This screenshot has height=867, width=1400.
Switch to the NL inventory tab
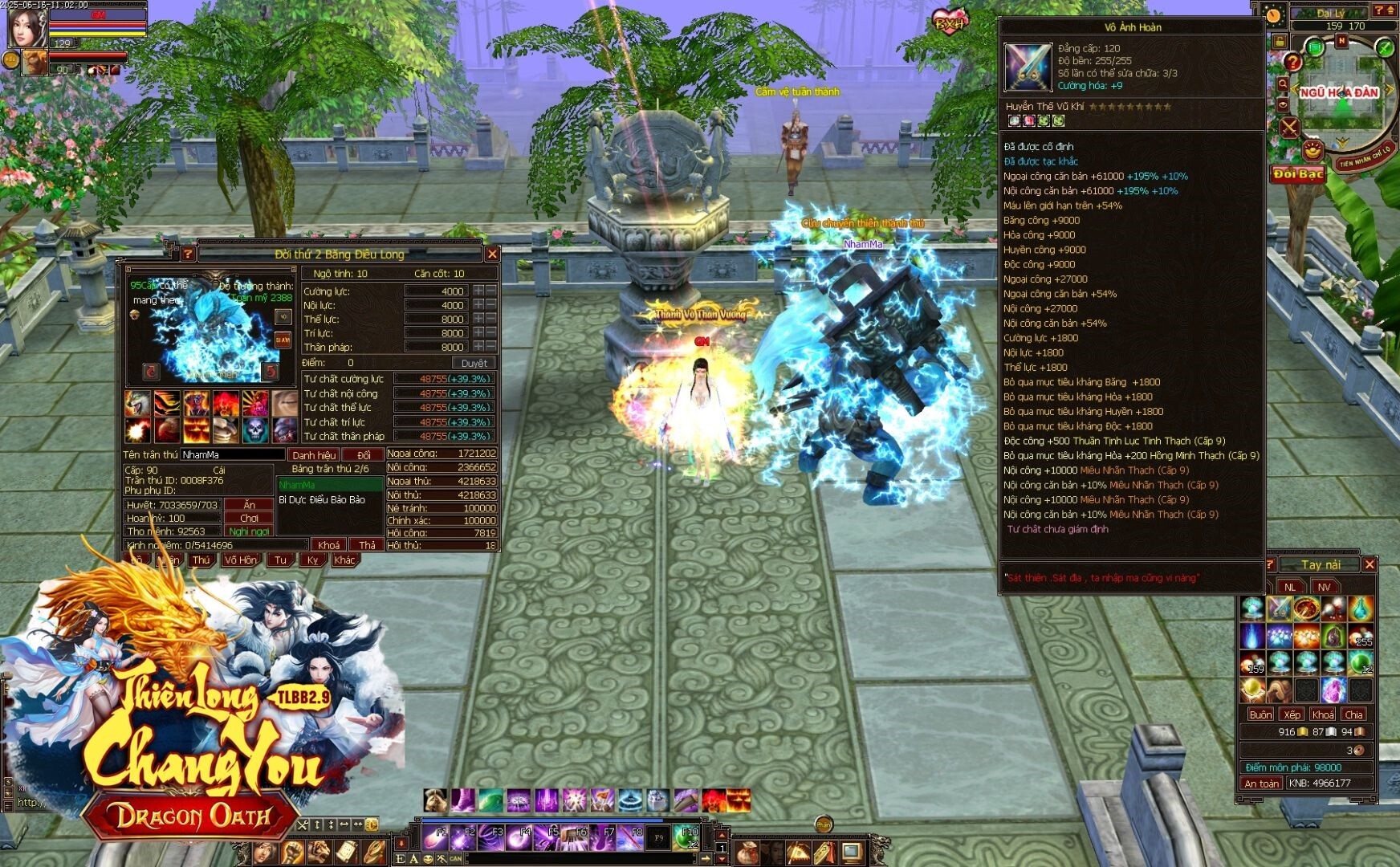click(1290, 587)
